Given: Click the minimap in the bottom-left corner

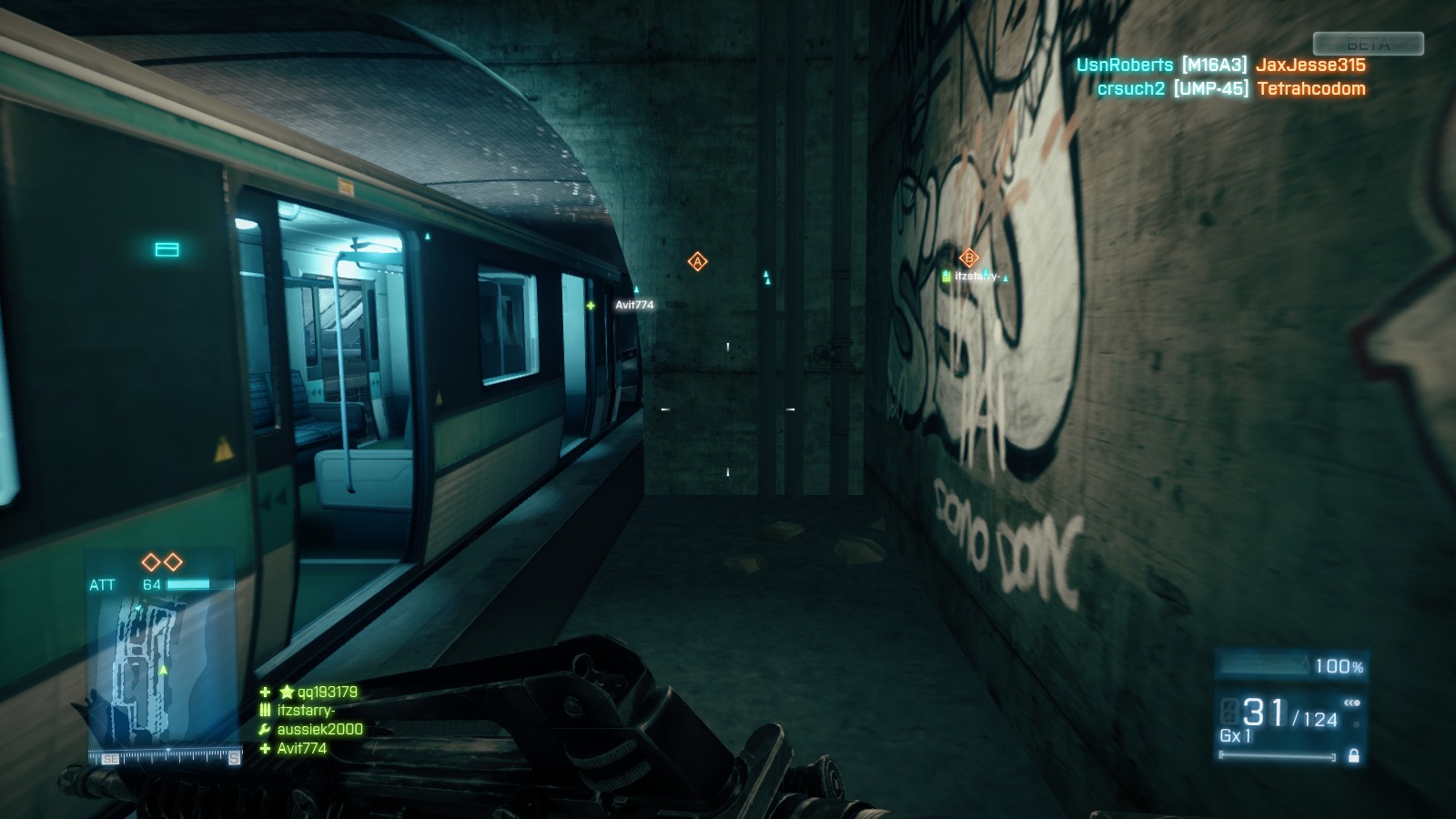Looking at the screenshot, I should click(161, 673).
